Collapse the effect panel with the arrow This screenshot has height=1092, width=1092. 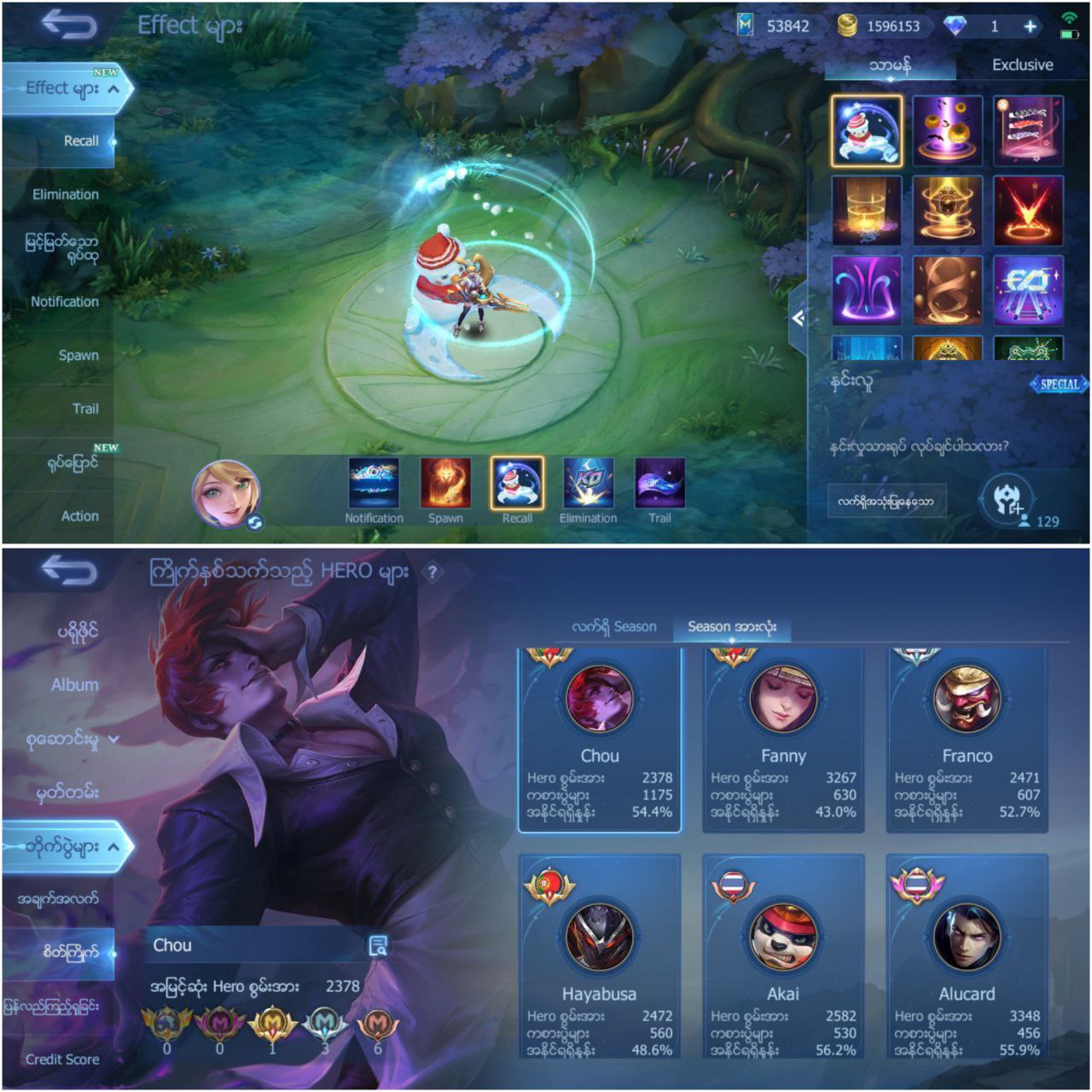(798, 318)
